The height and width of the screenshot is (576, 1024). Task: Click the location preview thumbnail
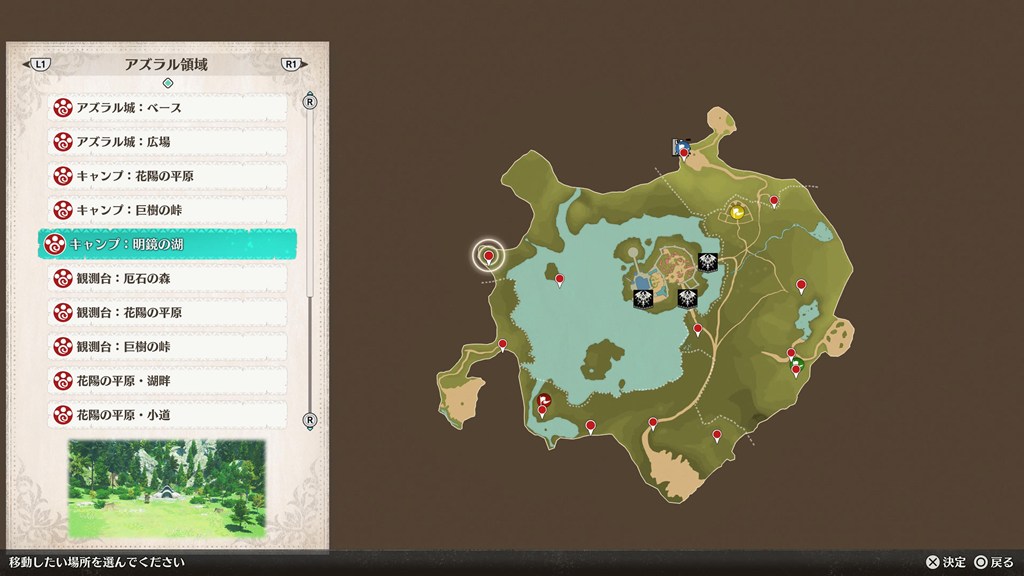(x=166, y=489)
